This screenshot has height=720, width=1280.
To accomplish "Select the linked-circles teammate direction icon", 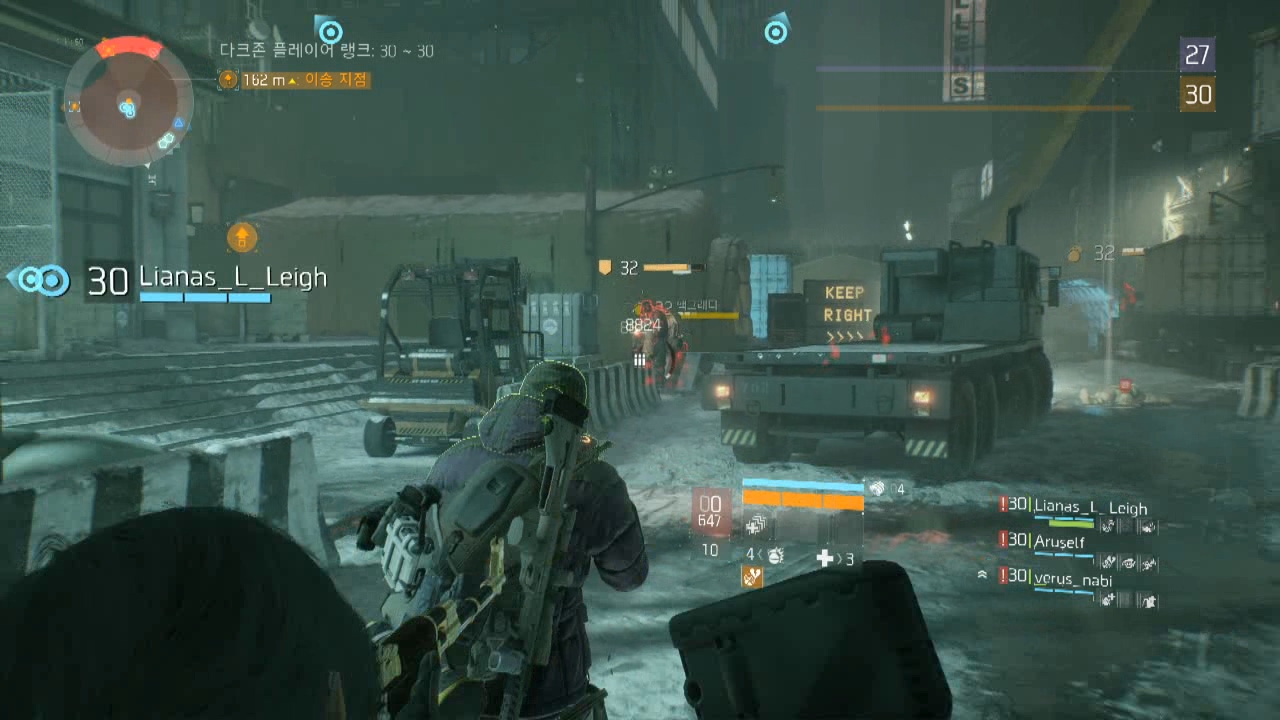I will click(x=44, y=280).
